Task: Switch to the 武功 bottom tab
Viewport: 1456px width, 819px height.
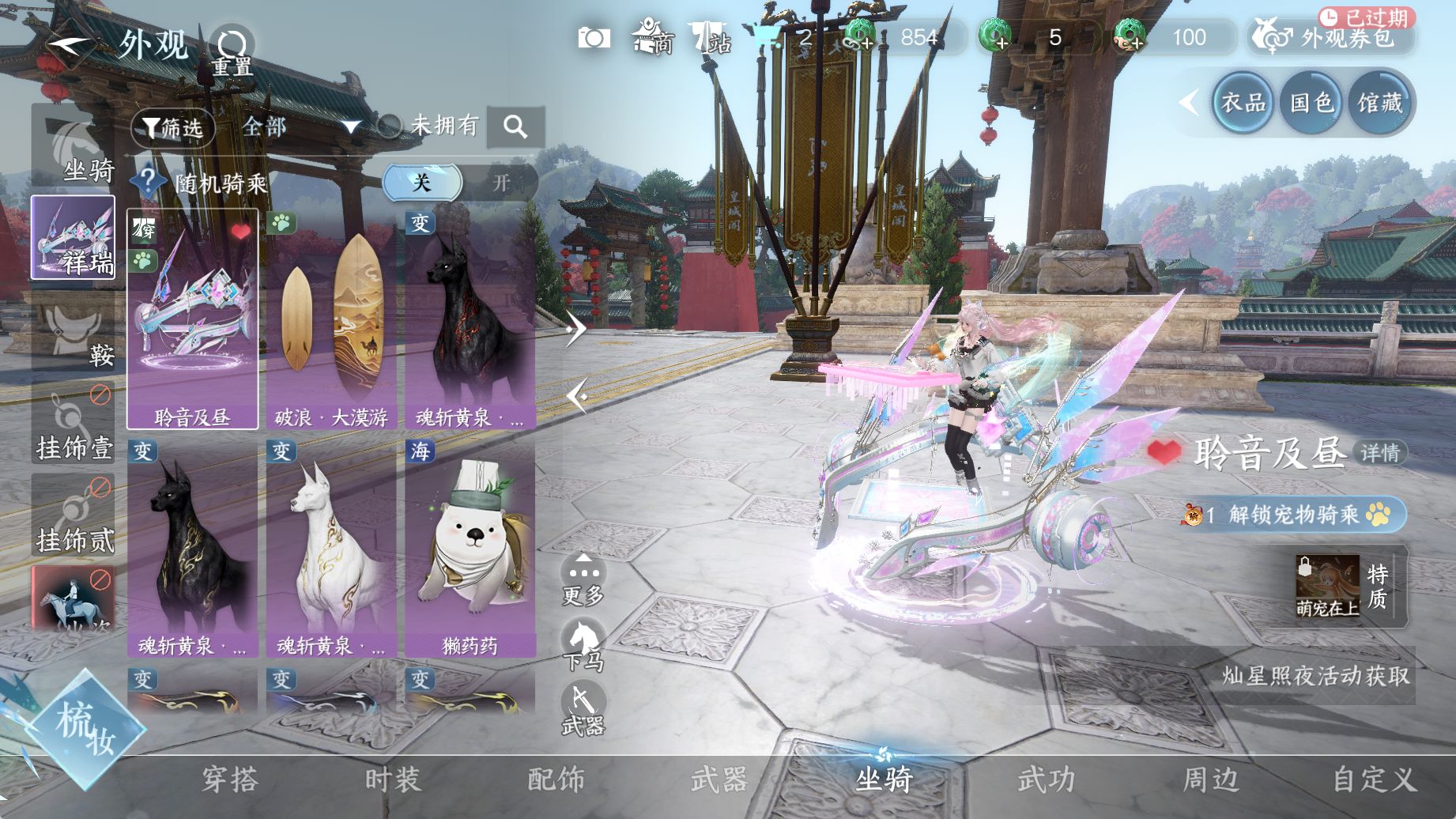Action: click(1047, 780)
